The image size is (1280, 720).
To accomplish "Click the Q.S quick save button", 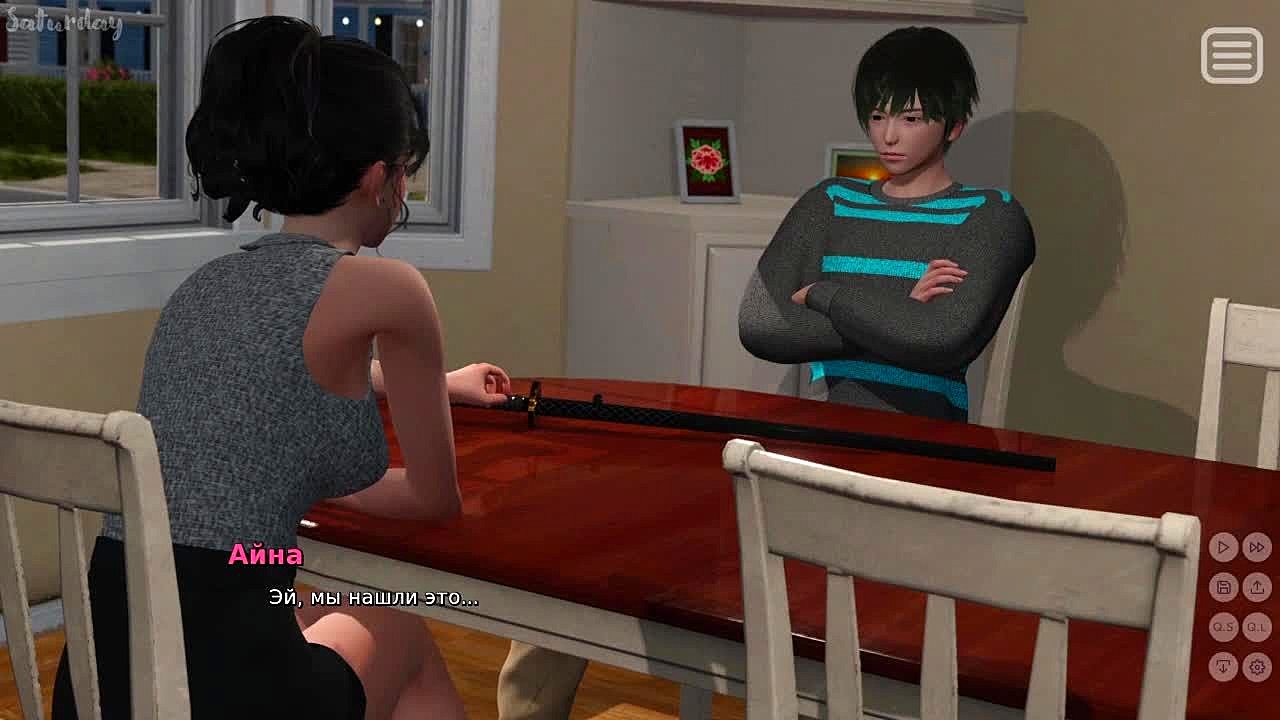I will (1223, 627).
